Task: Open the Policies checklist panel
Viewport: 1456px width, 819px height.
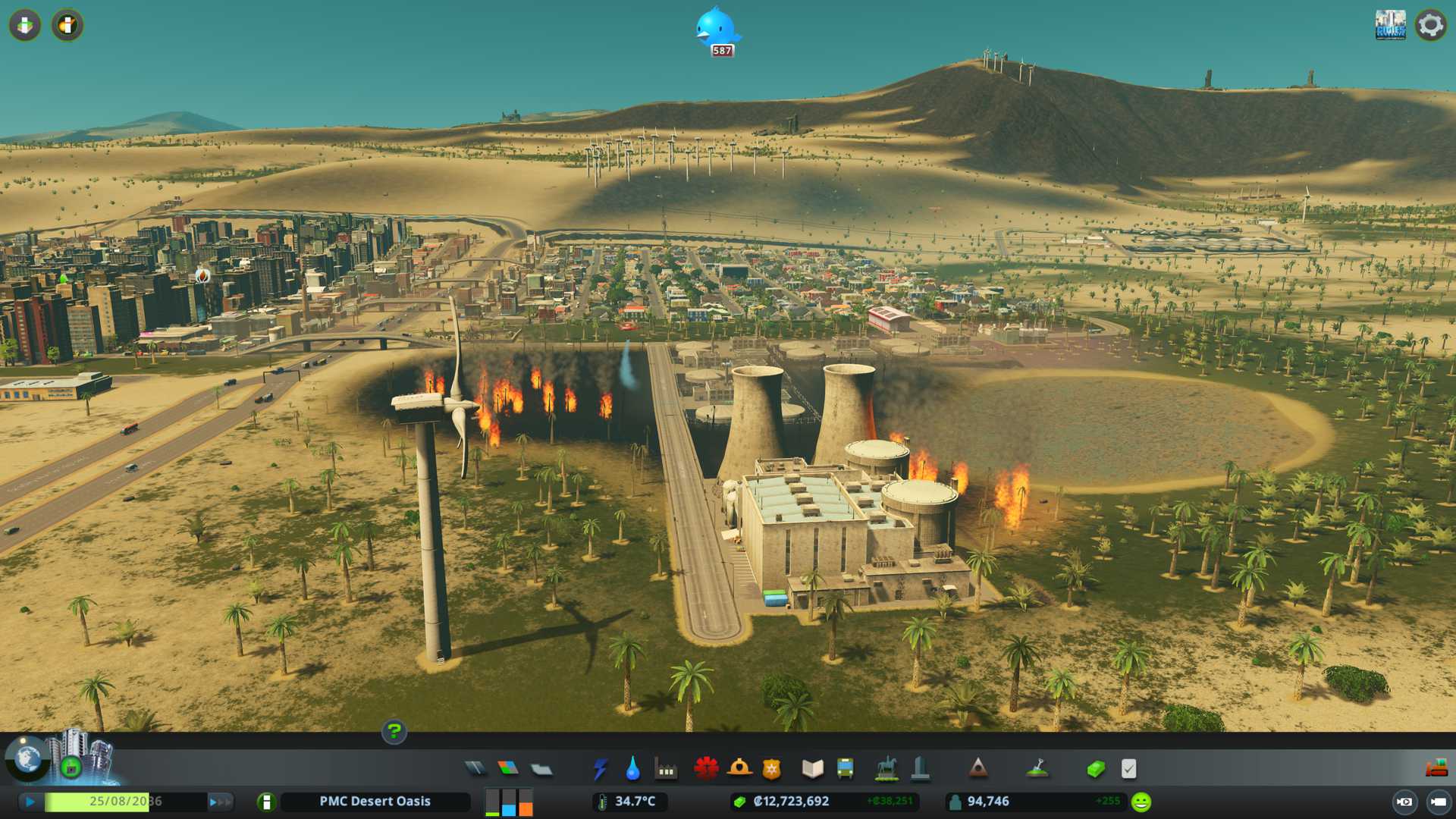Action: [x=1128, y=769]
